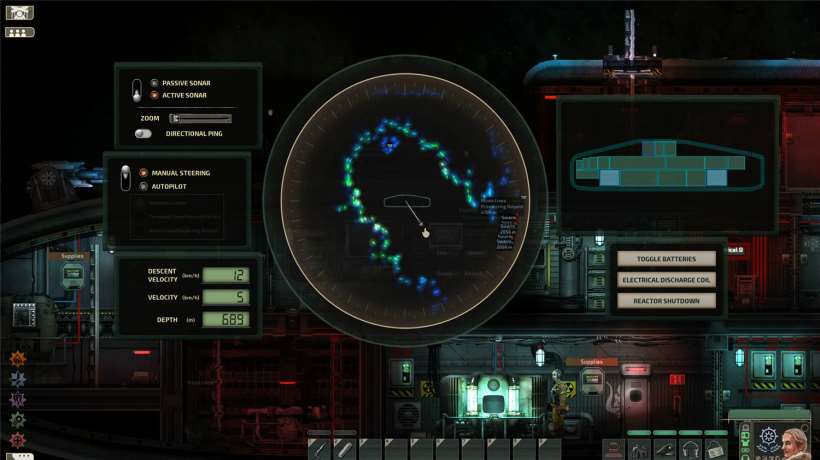820x460 pixels.
Task: Activate the Electrical Discharge Coil
Action: click(668, 280)
